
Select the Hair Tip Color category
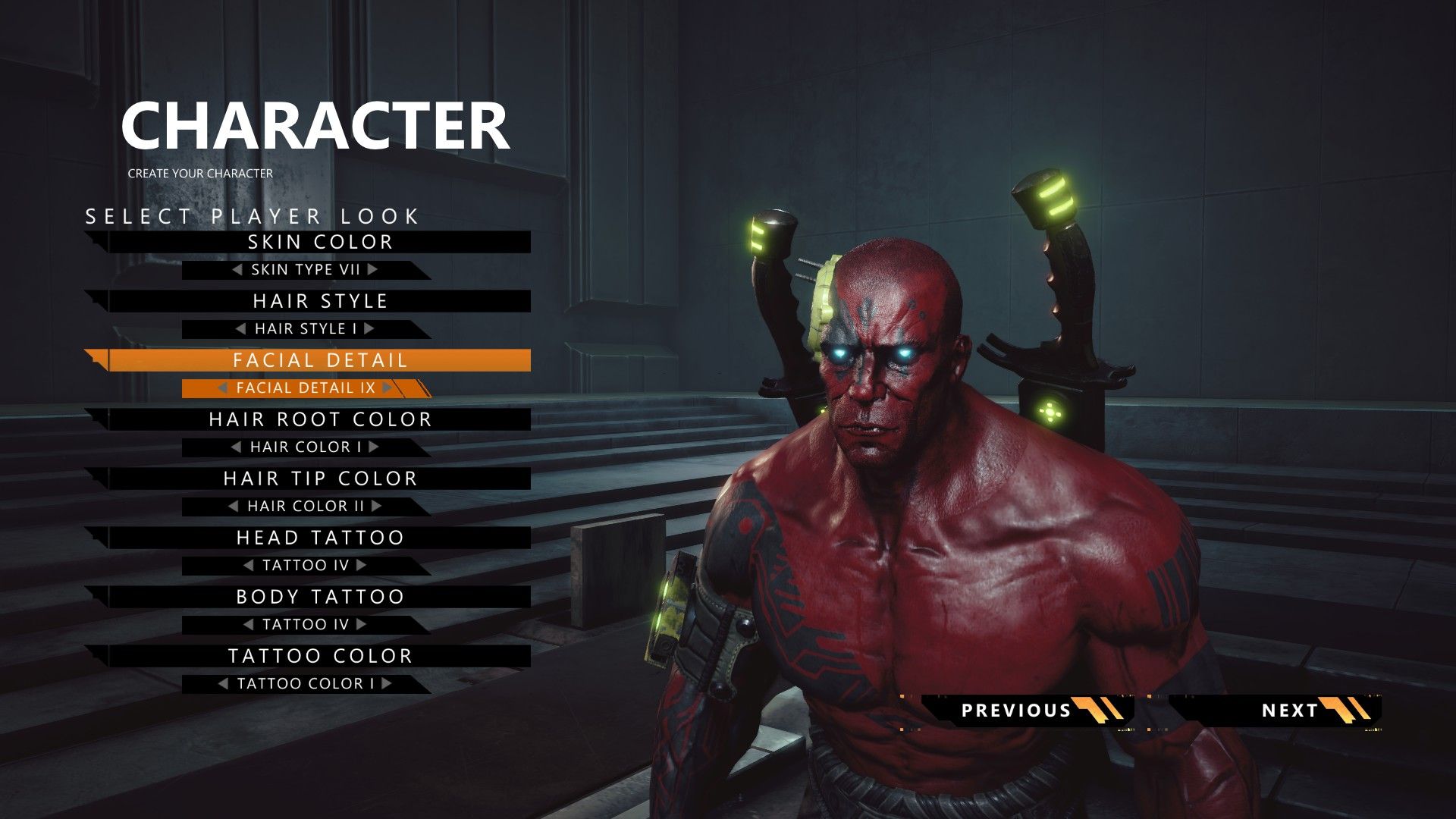pos(319,479)
